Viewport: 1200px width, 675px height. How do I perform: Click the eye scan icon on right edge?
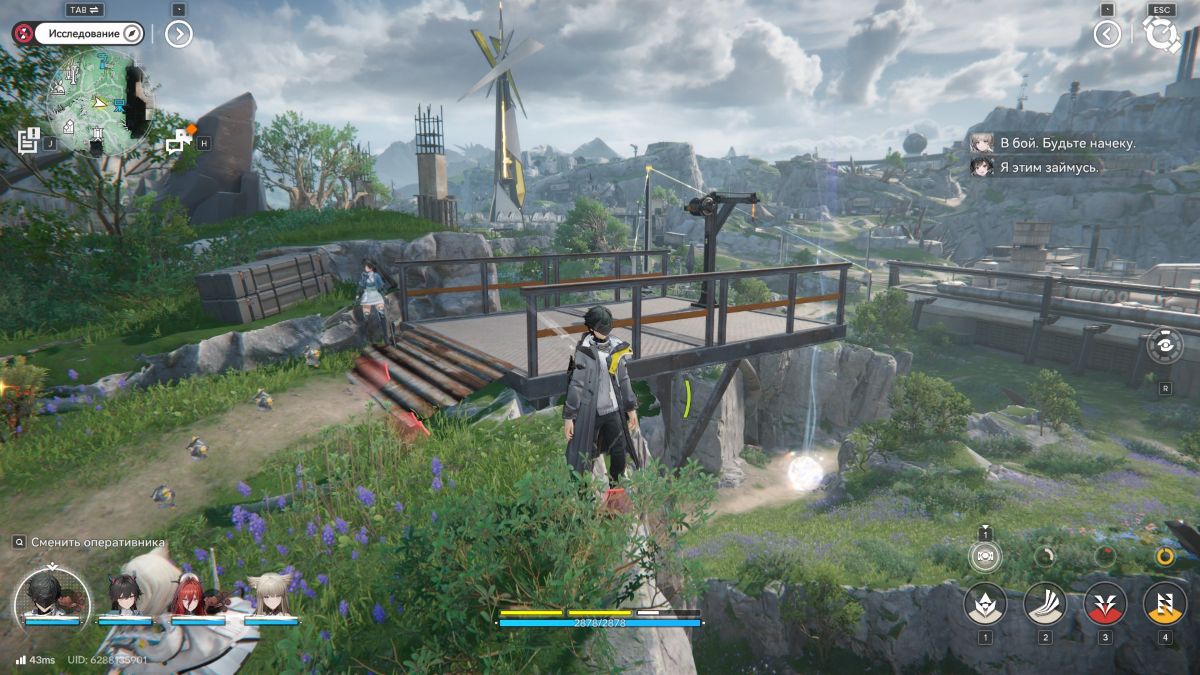click(1166, 346)
